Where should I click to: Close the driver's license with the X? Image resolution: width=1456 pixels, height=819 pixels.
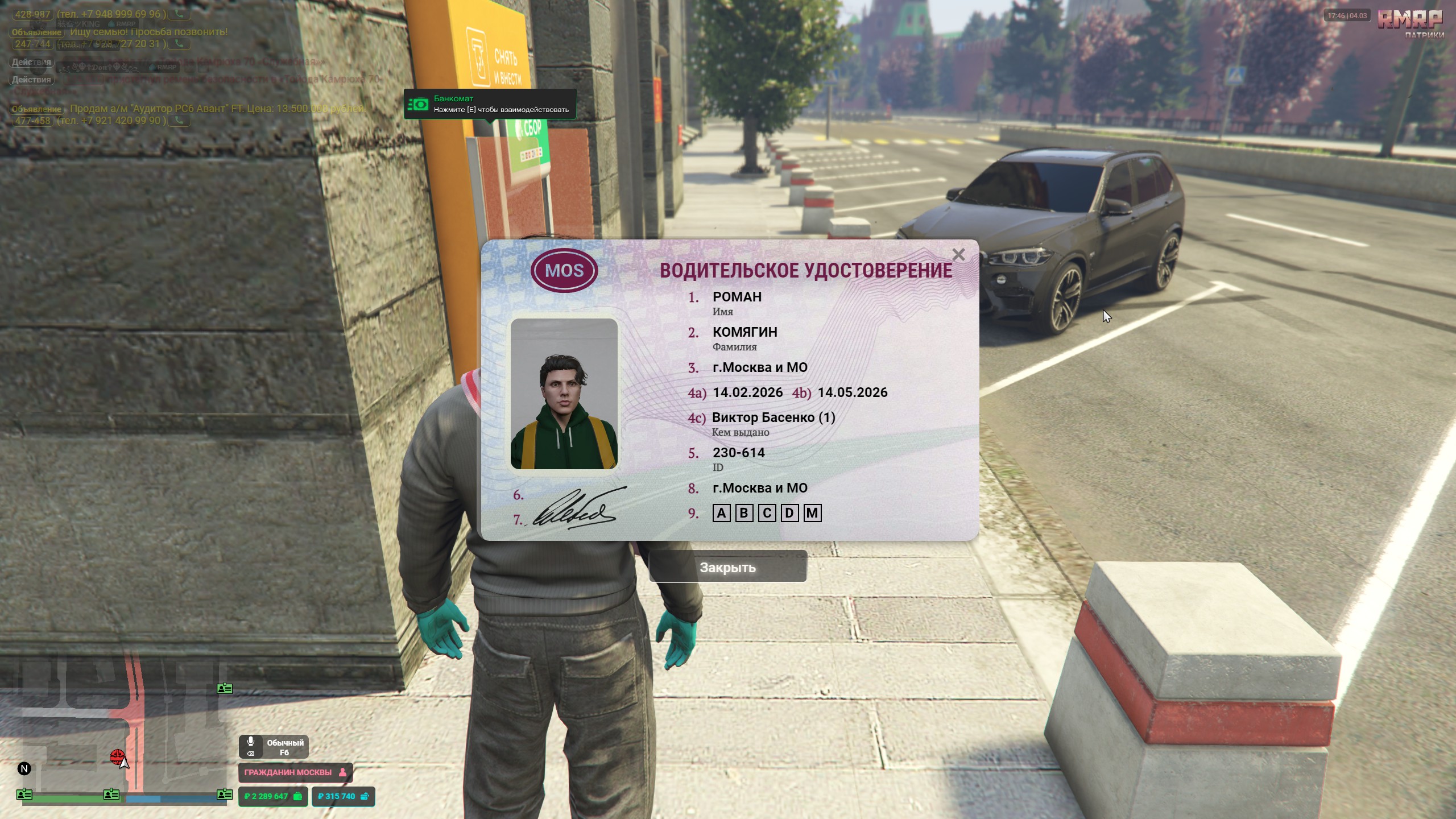click(958, 255)
